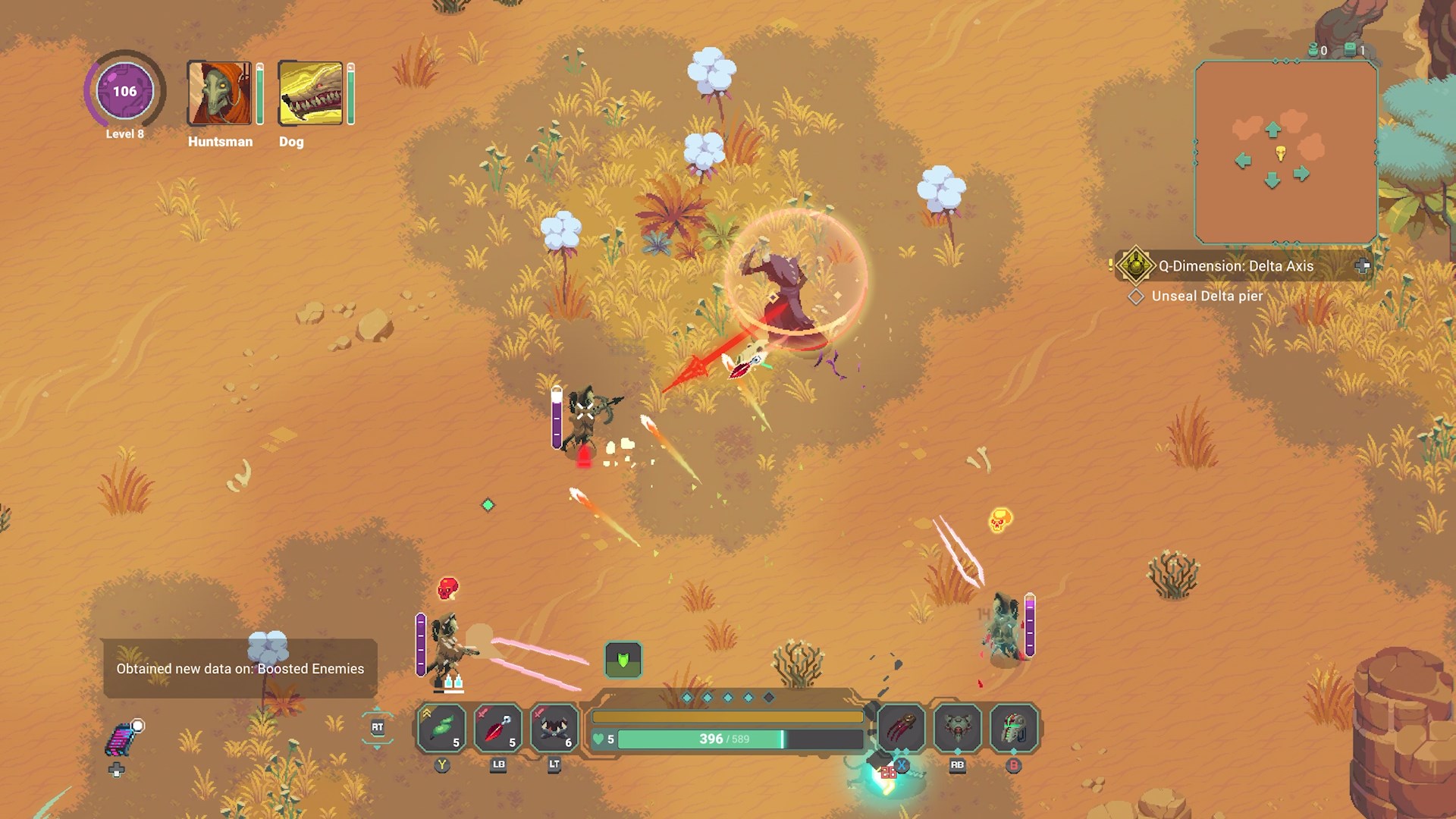Select the Dog companion portrait
This screenshot has height=819, width=1456.
click(310, 93)
